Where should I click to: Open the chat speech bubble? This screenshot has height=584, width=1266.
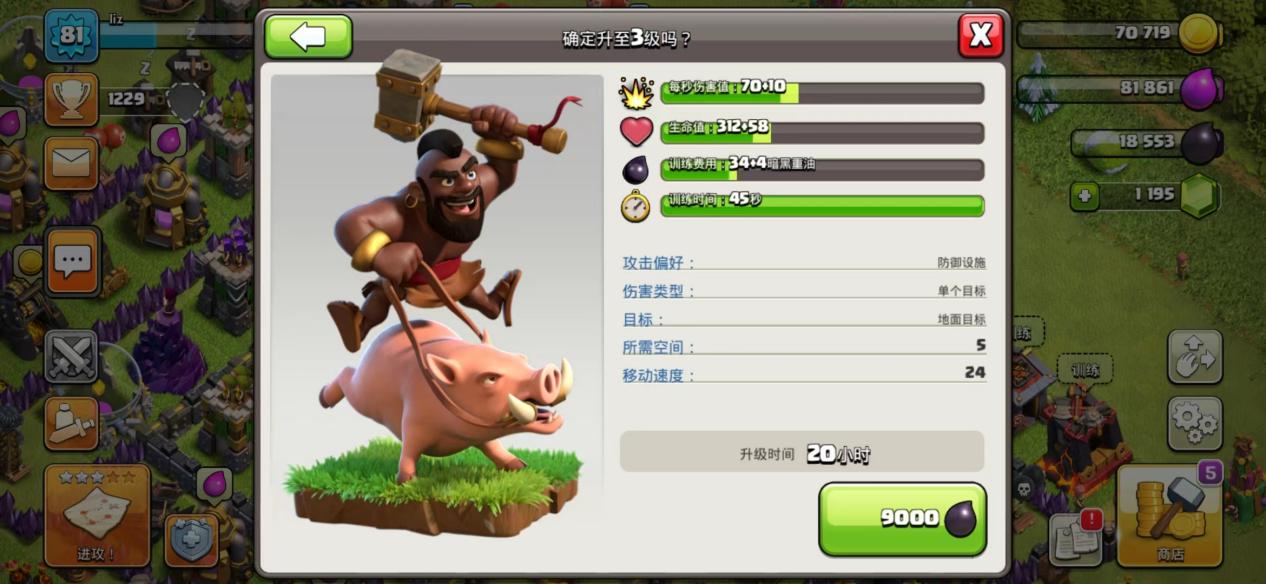coord(72,261)
